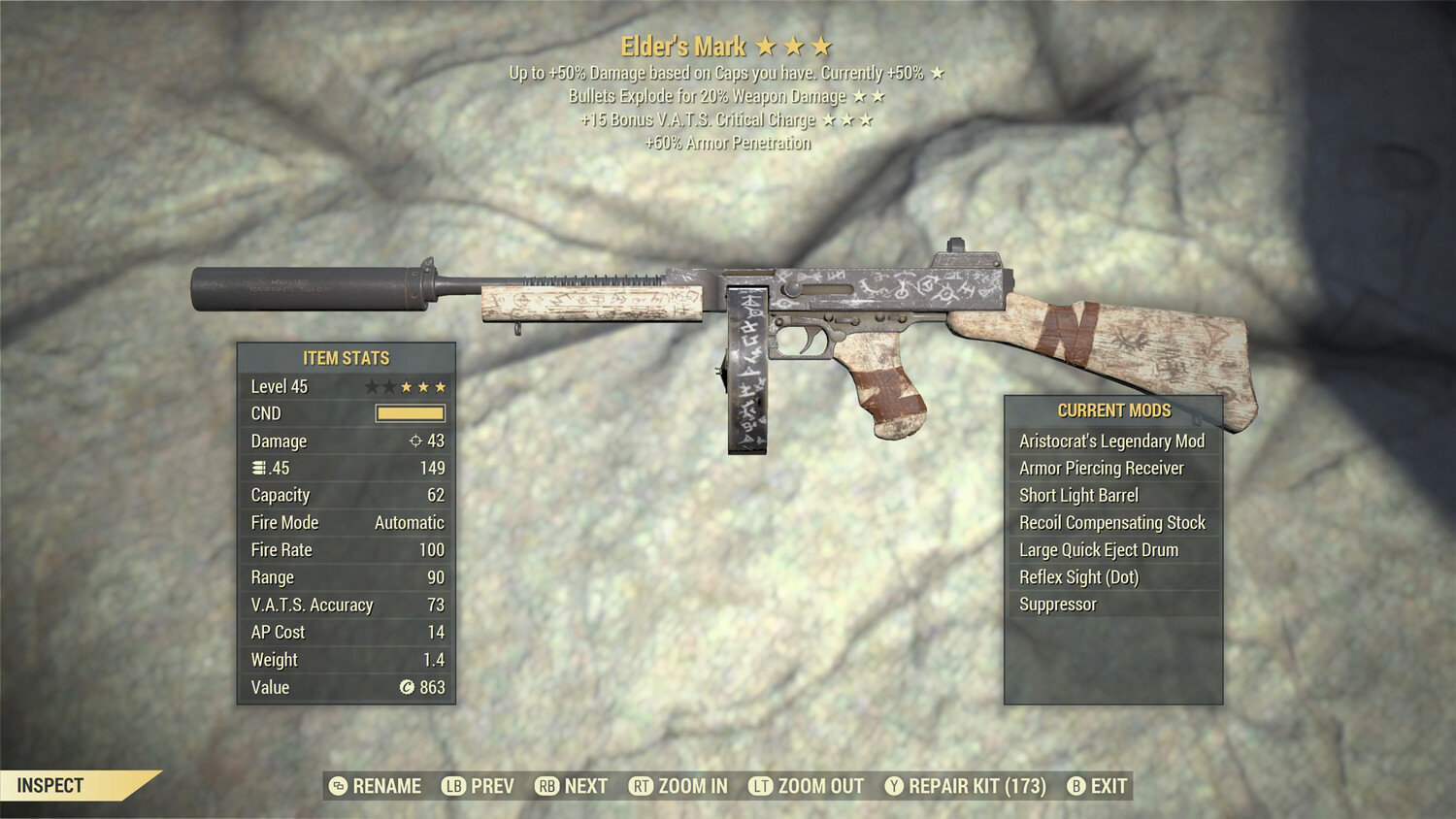The height and width of the screenshot is (819, 1456).
Task: Open the RENAME option in the bottom menu
Action: pyautogui.click(x=386, y=786)
